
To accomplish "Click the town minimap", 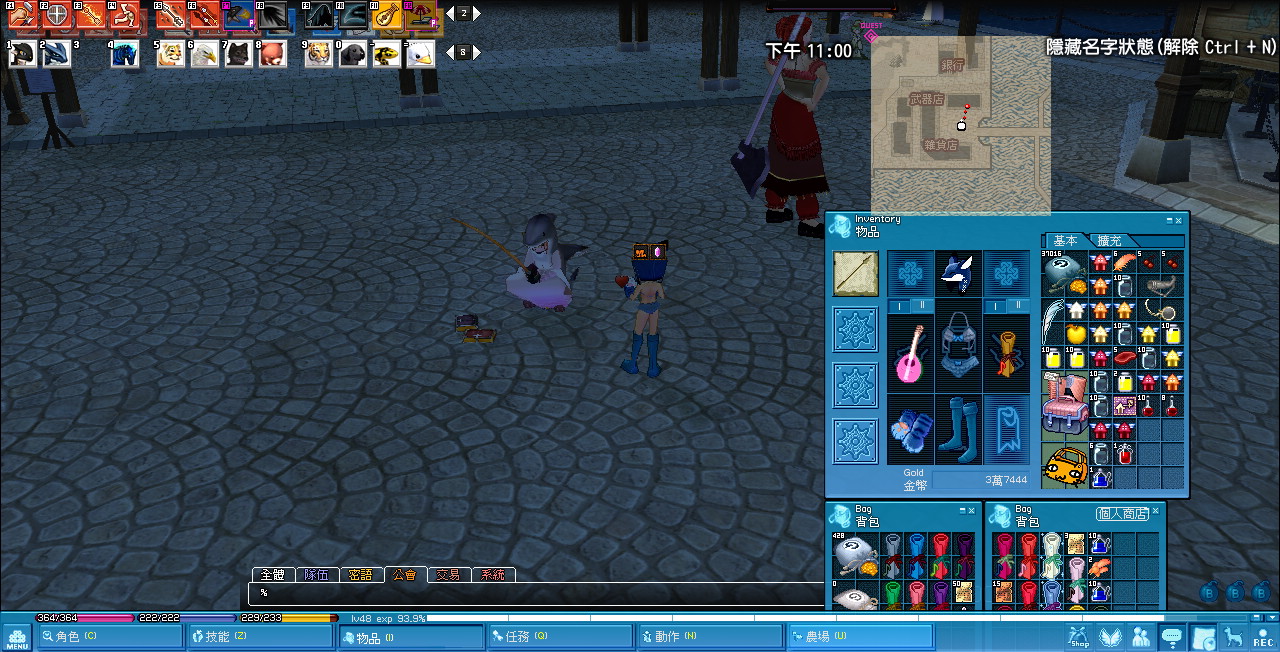I will (x=960, y=125).
